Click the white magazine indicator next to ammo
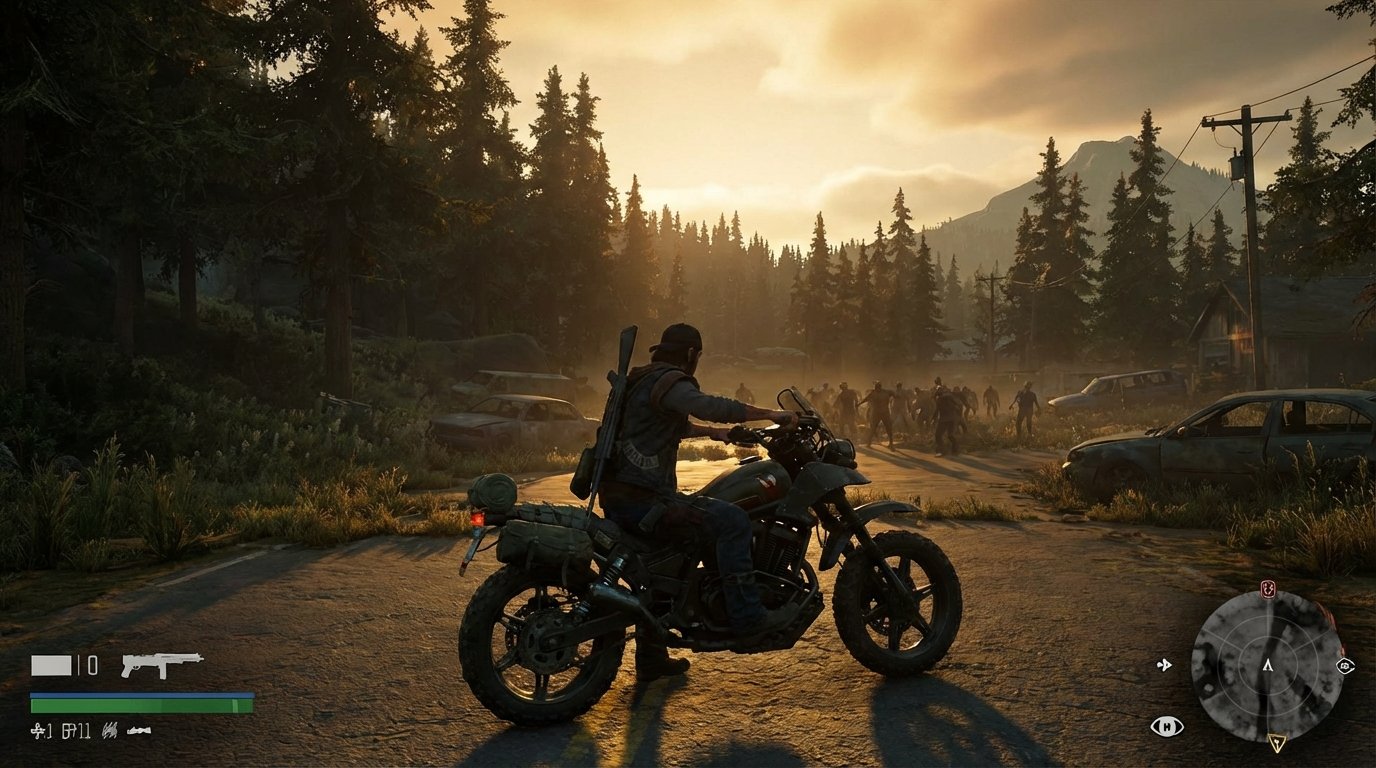 tap(51, 665)
